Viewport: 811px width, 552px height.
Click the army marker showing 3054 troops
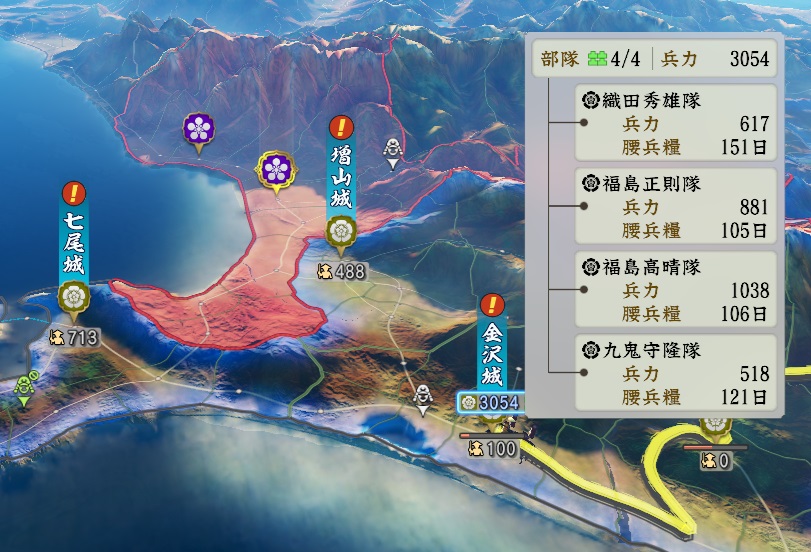tap(490, 402)
